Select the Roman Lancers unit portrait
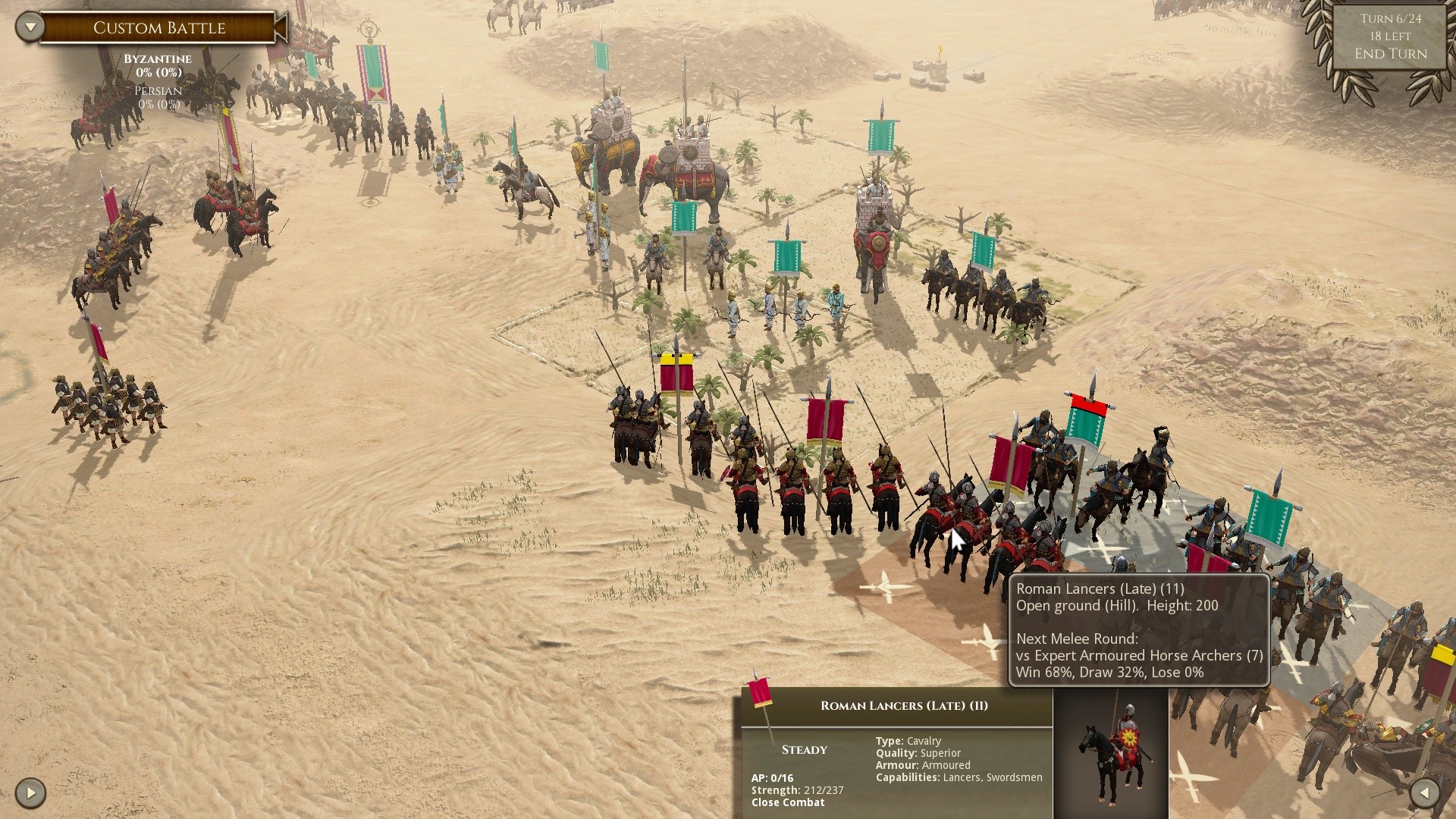The height and width of the screenshot is (819, 1456). [1110, 753]
